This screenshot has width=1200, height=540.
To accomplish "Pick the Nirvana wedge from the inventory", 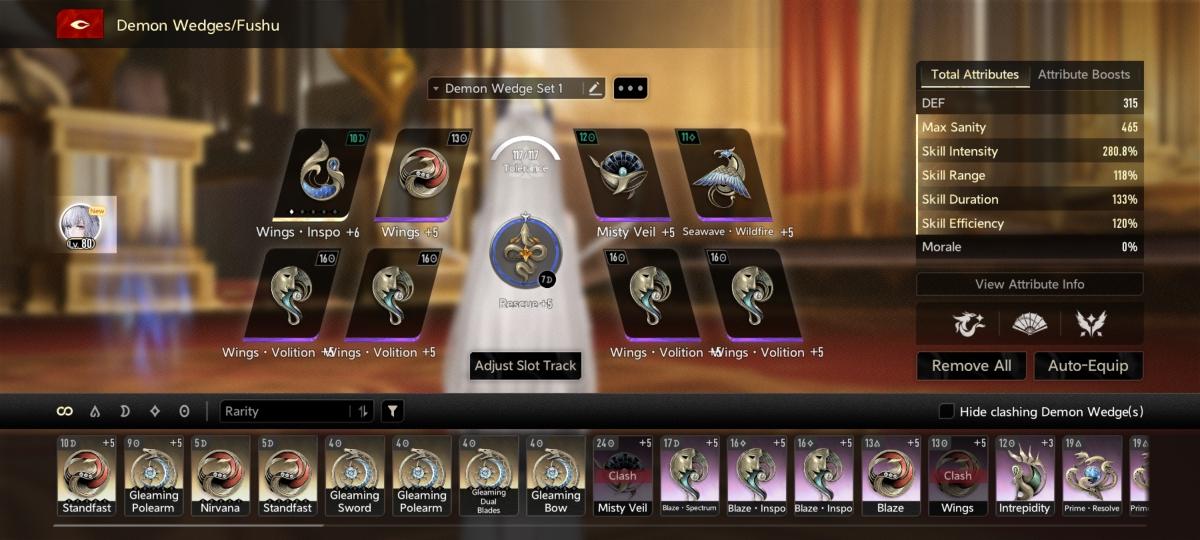I will 220,475.
